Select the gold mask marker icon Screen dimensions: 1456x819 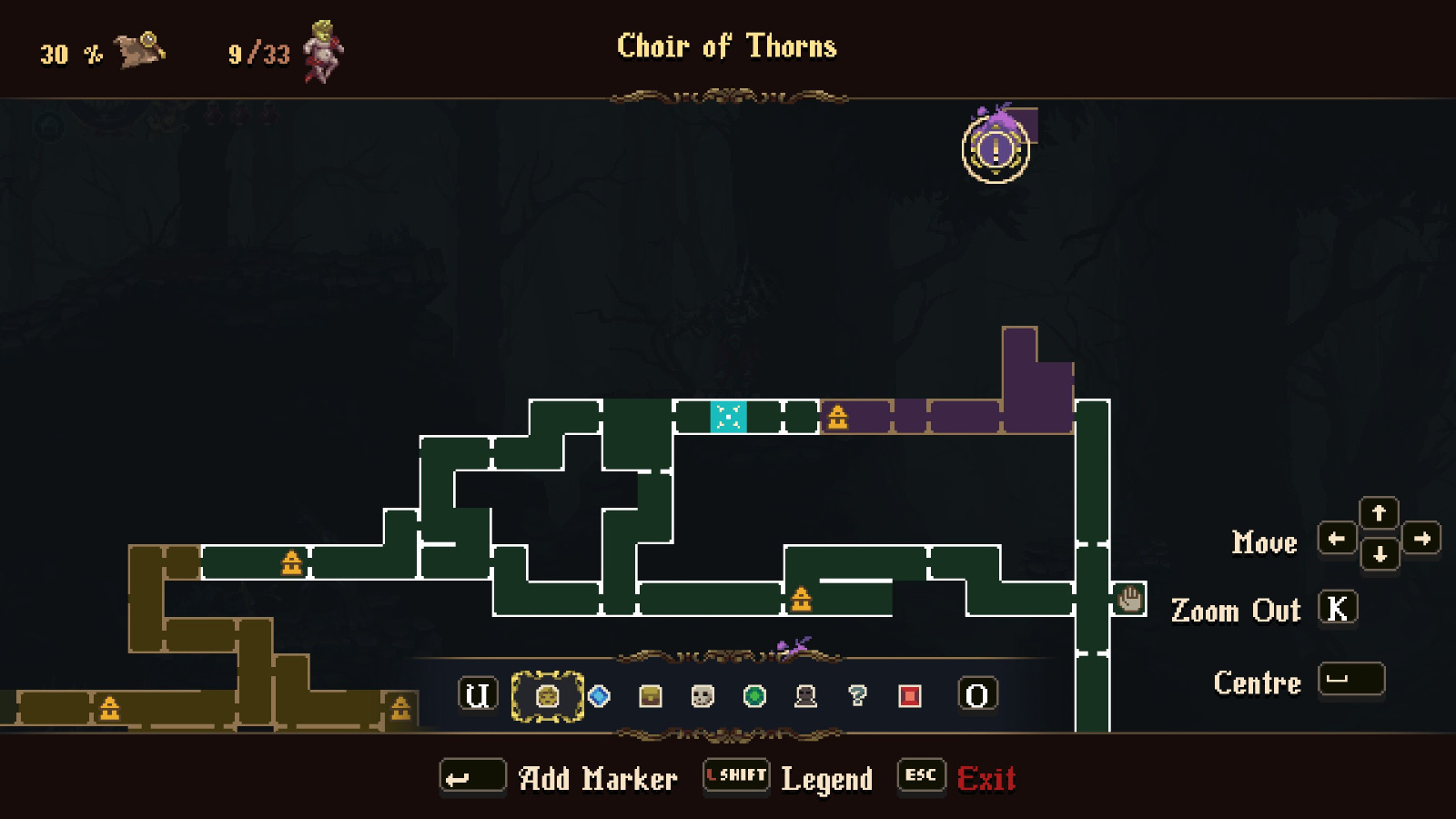[x=547, y=696]
